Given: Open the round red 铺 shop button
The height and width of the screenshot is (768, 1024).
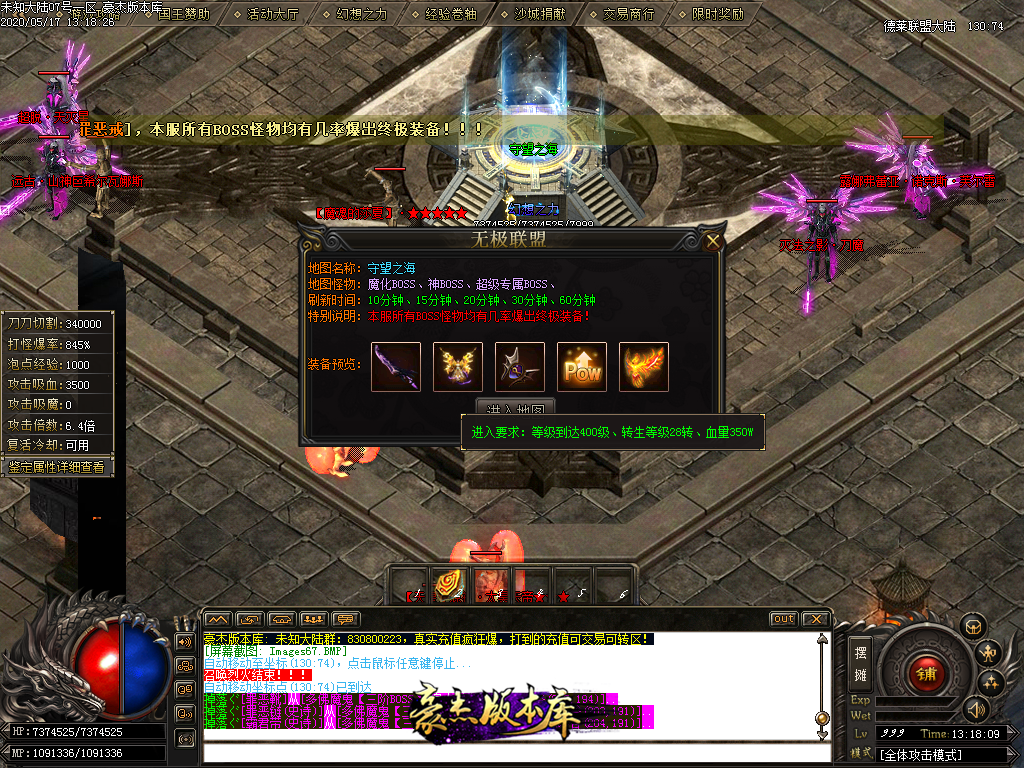Looking at the screenshot, I should (x=926, y=672).
